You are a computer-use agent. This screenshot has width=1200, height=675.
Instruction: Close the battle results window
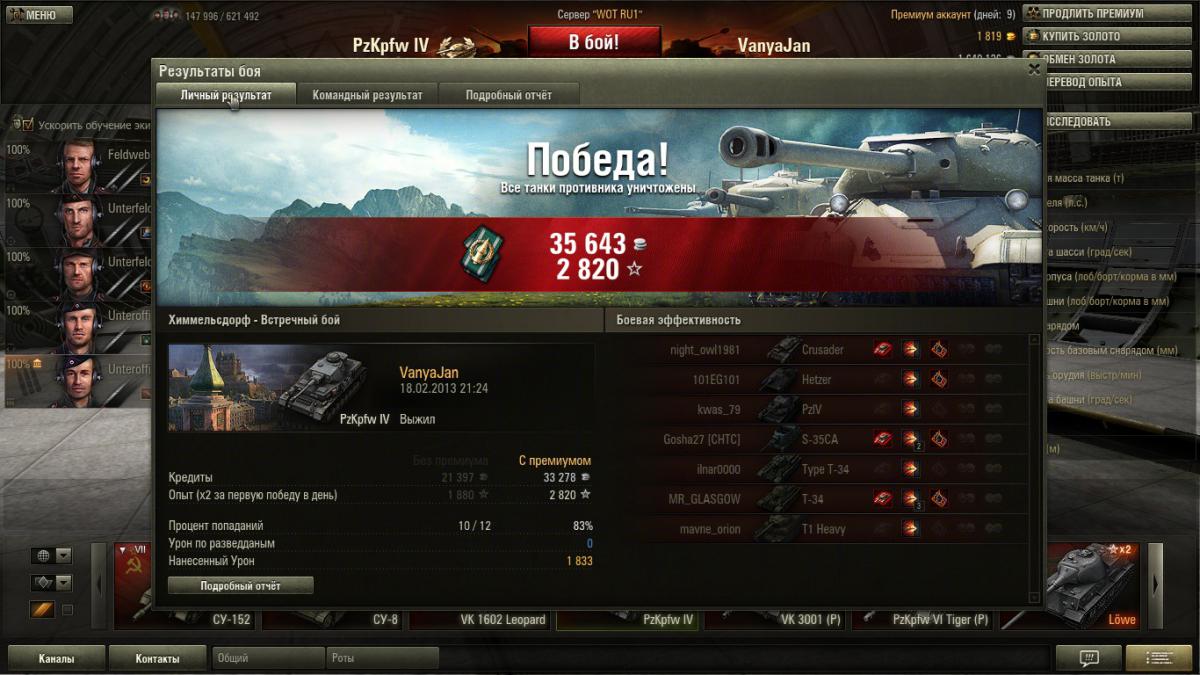(x=1034, y=69)
